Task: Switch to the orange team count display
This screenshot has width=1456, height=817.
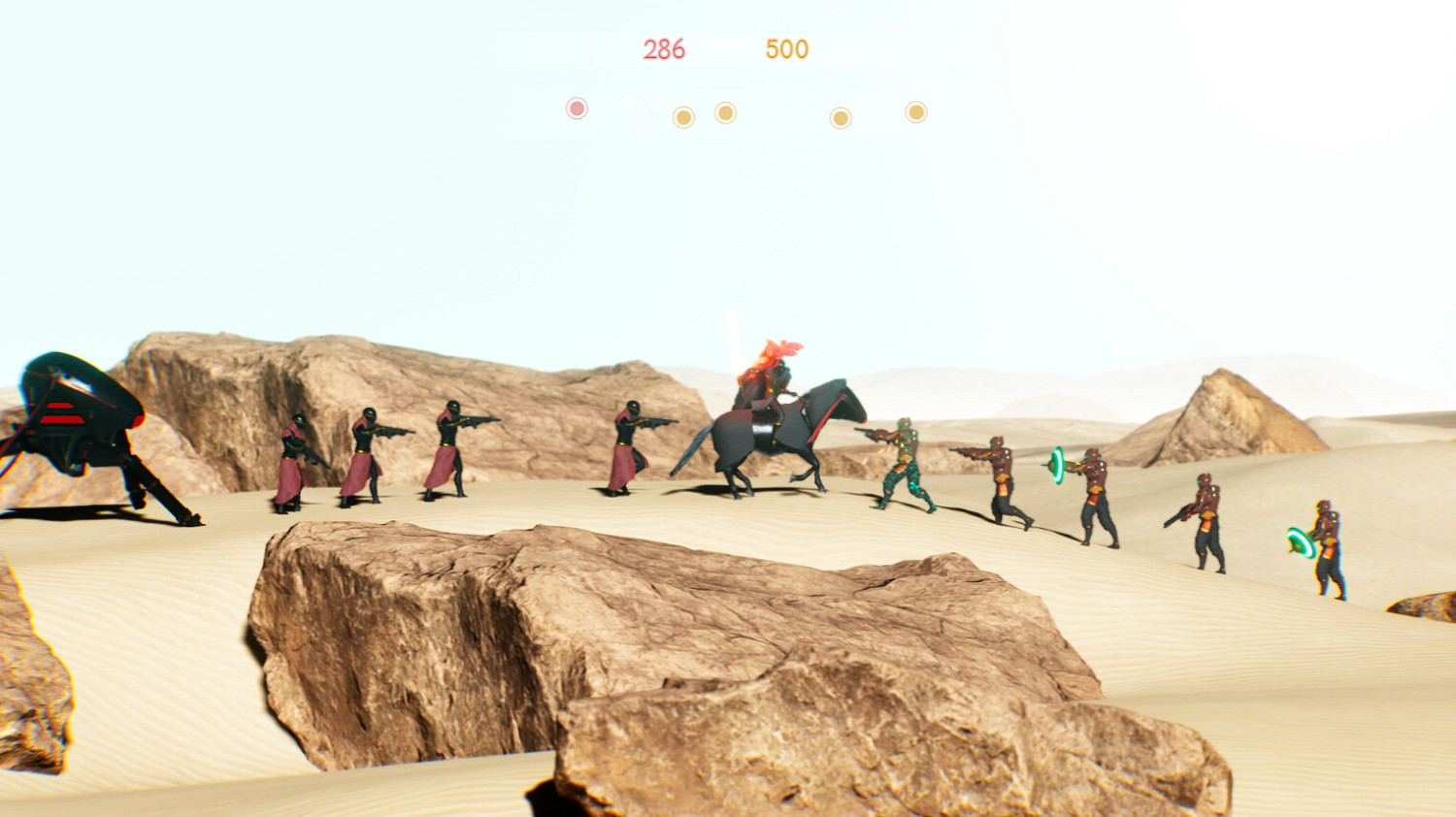Action: click(786, 47)
